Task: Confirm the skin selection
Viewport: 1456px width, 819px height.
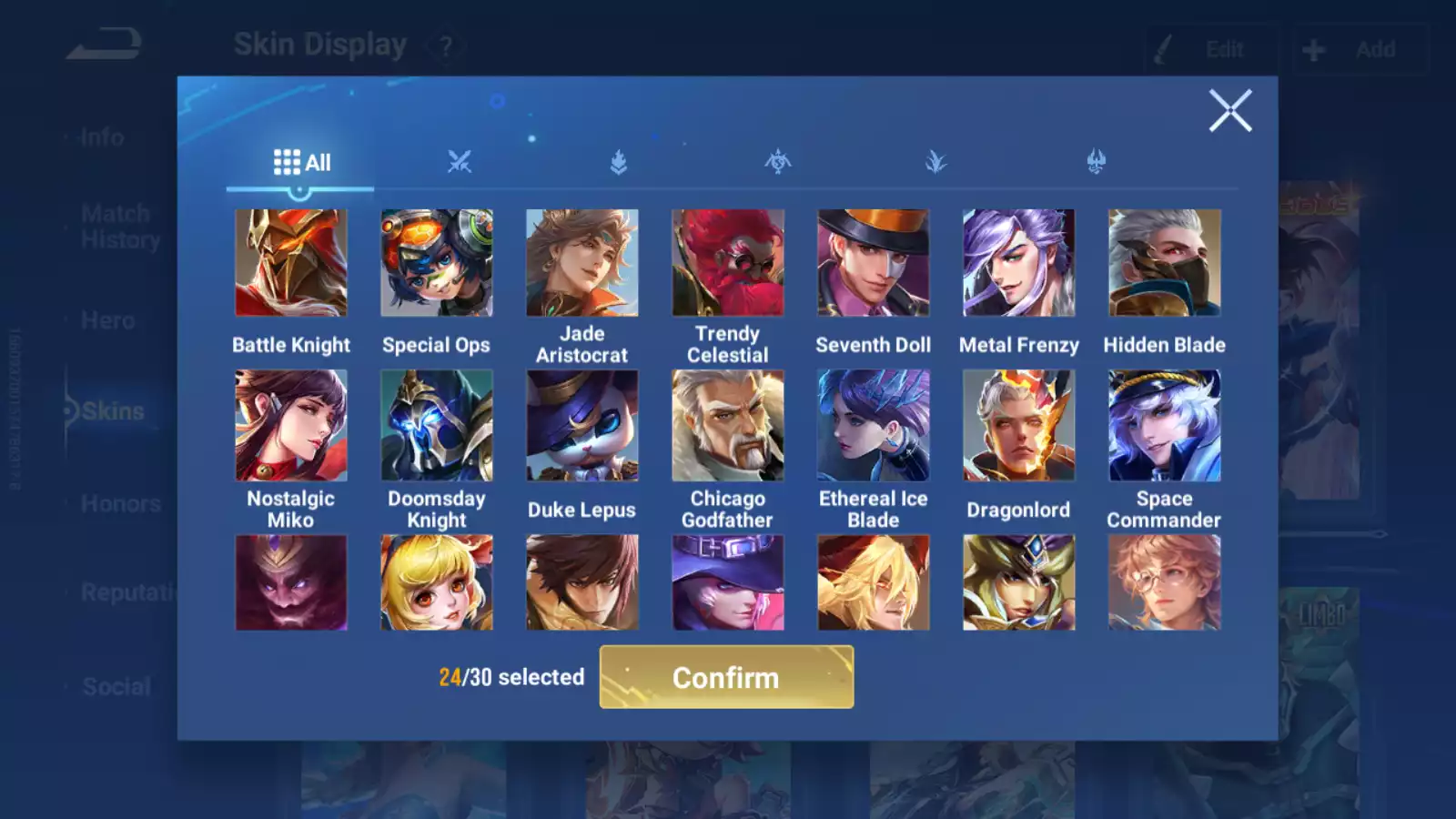Action: click(726, 677)
